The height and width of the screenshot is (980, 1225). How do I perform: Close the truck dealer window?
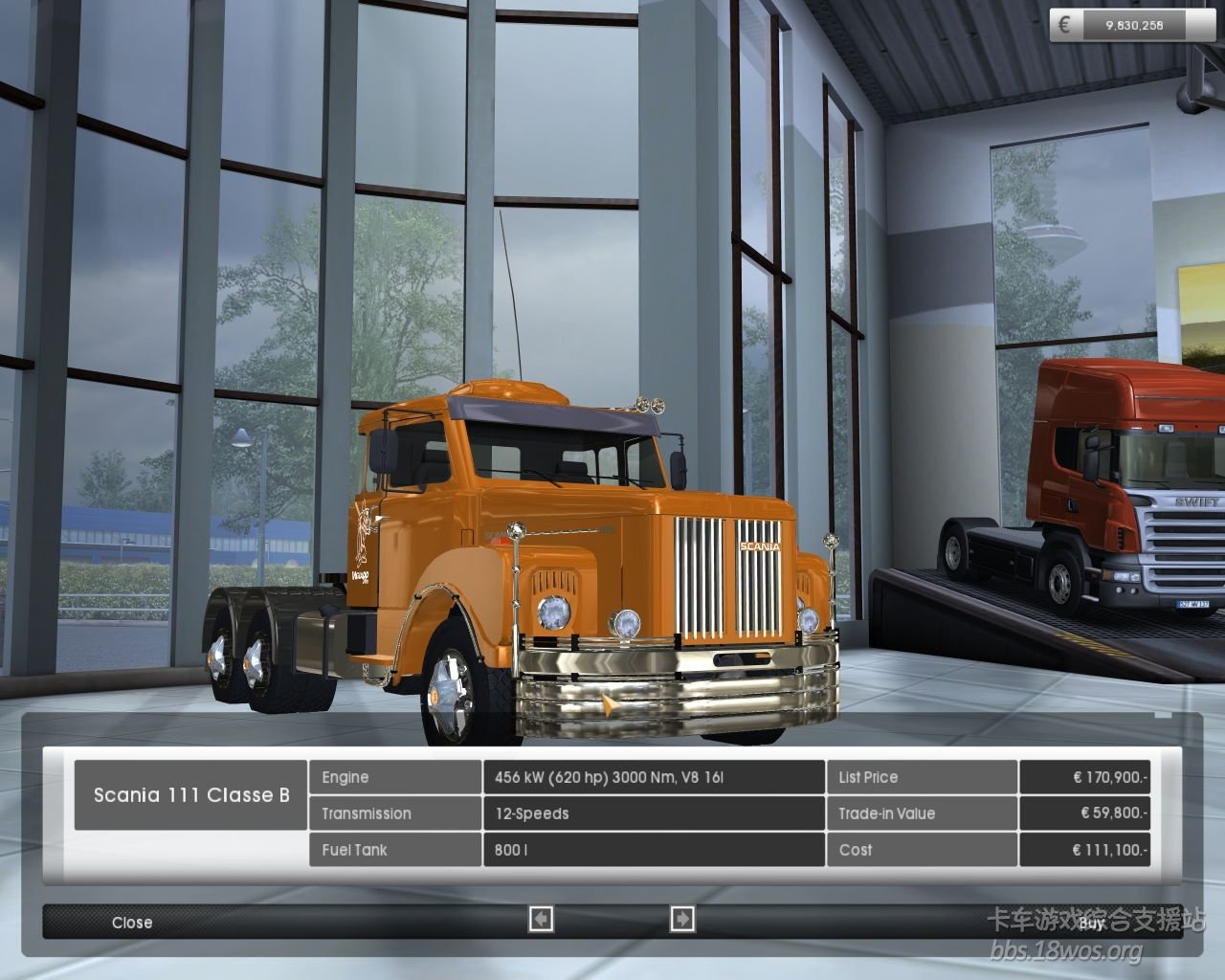(132, 923)
